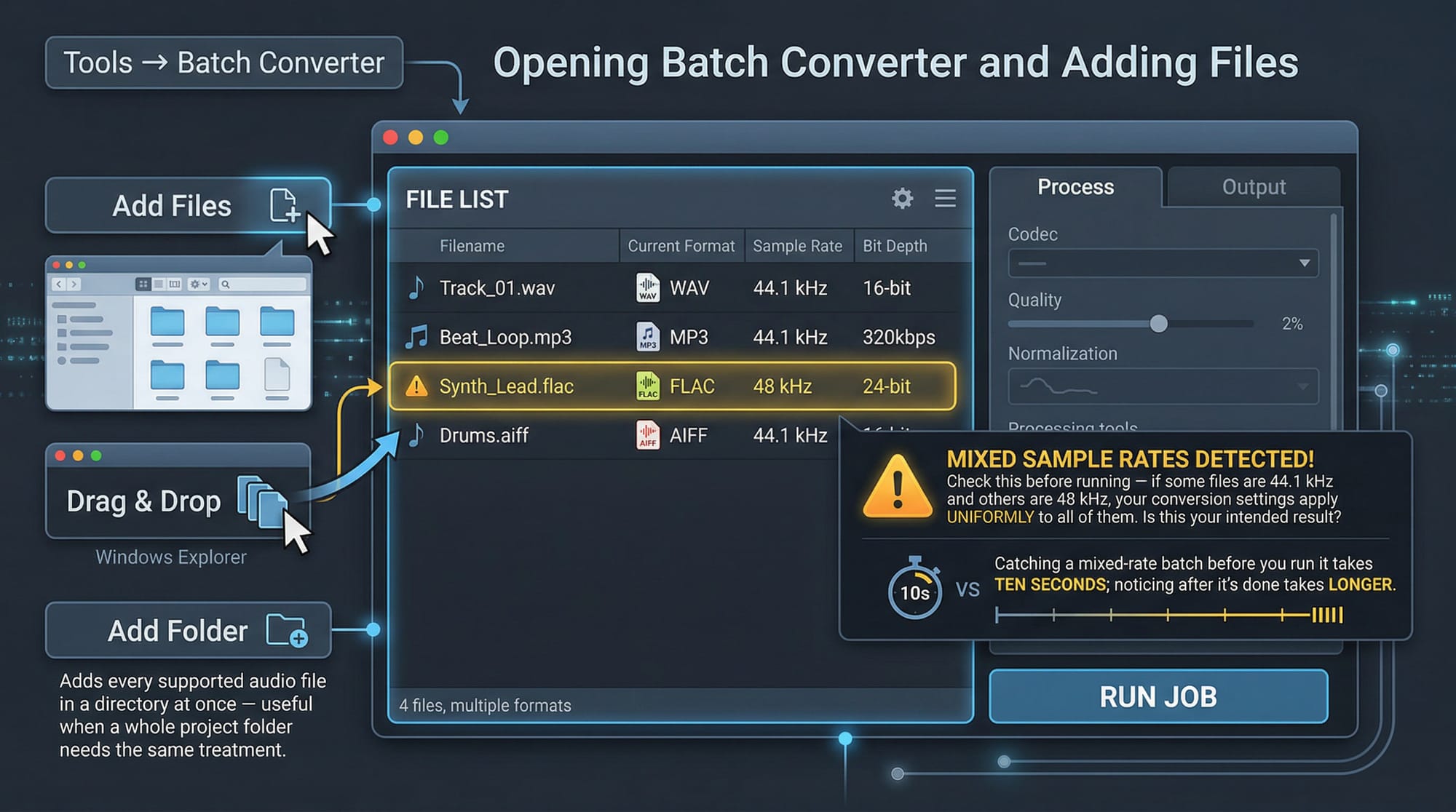The image size is (1456, 812).
Task: Sort by the Filename column header
Action: (x=472, y=246)
